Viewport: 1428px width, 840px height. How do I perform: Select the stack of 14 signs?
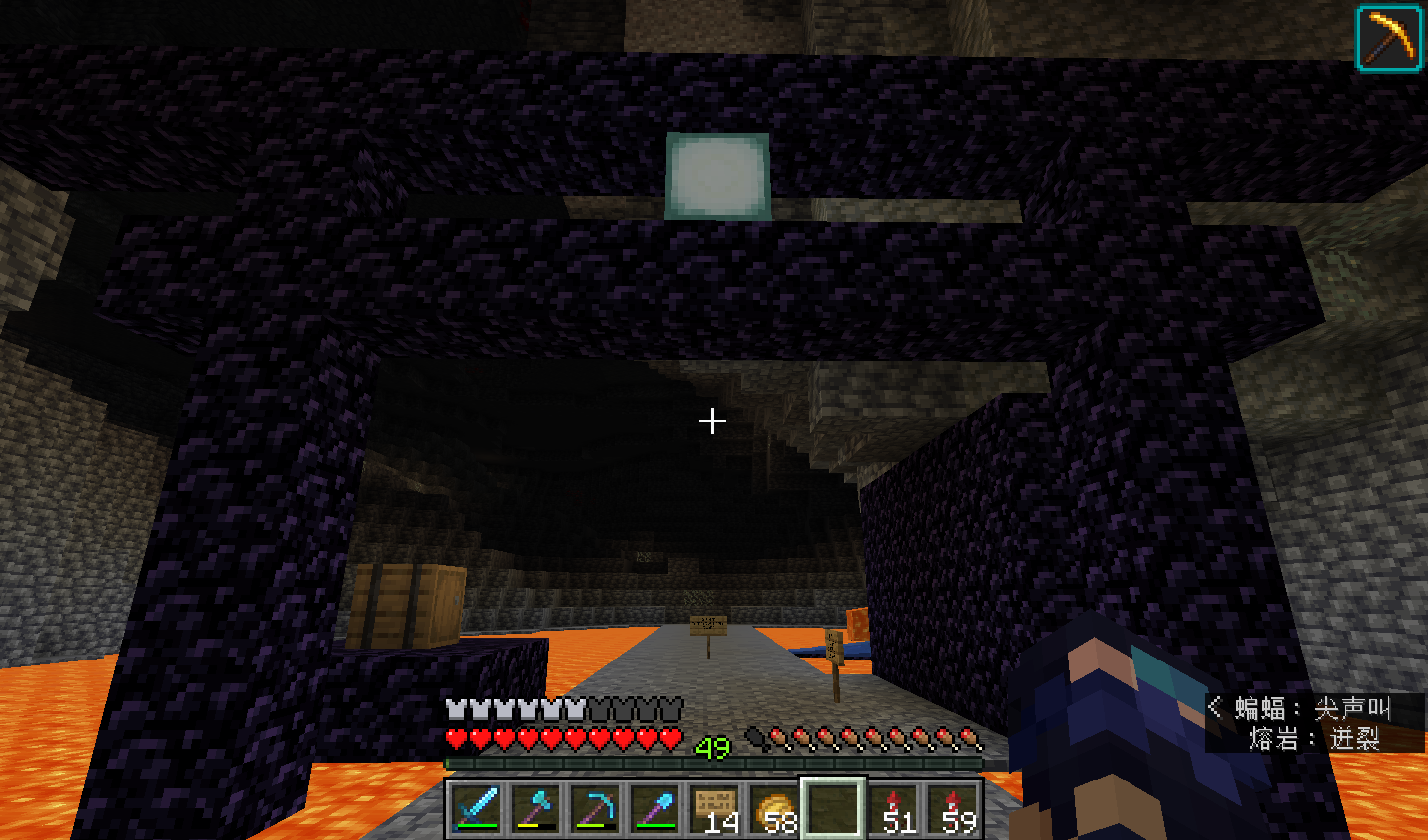pos(714,807)
